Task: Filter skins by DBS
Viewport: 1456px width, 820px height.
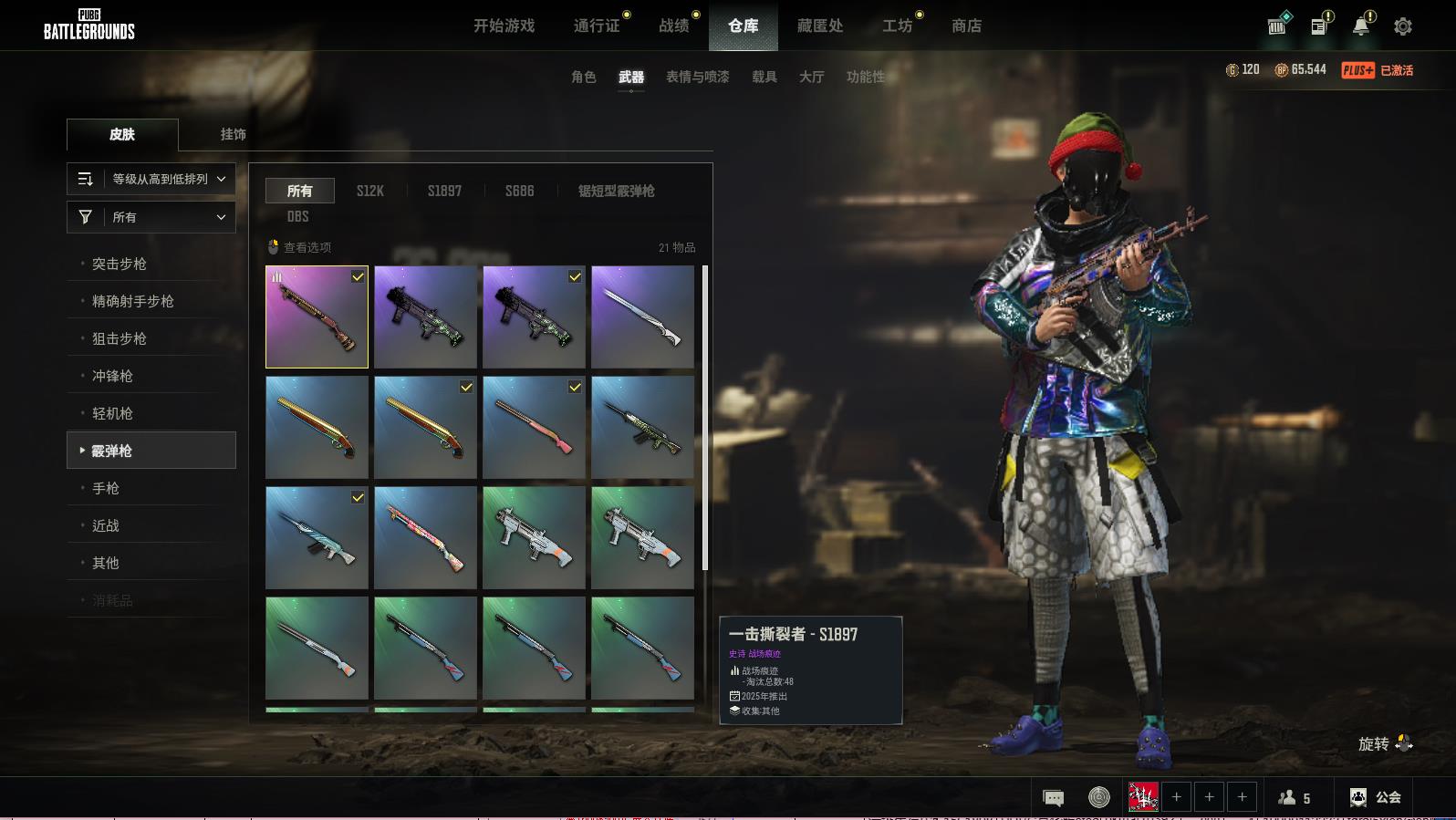Action: [297, 216]
